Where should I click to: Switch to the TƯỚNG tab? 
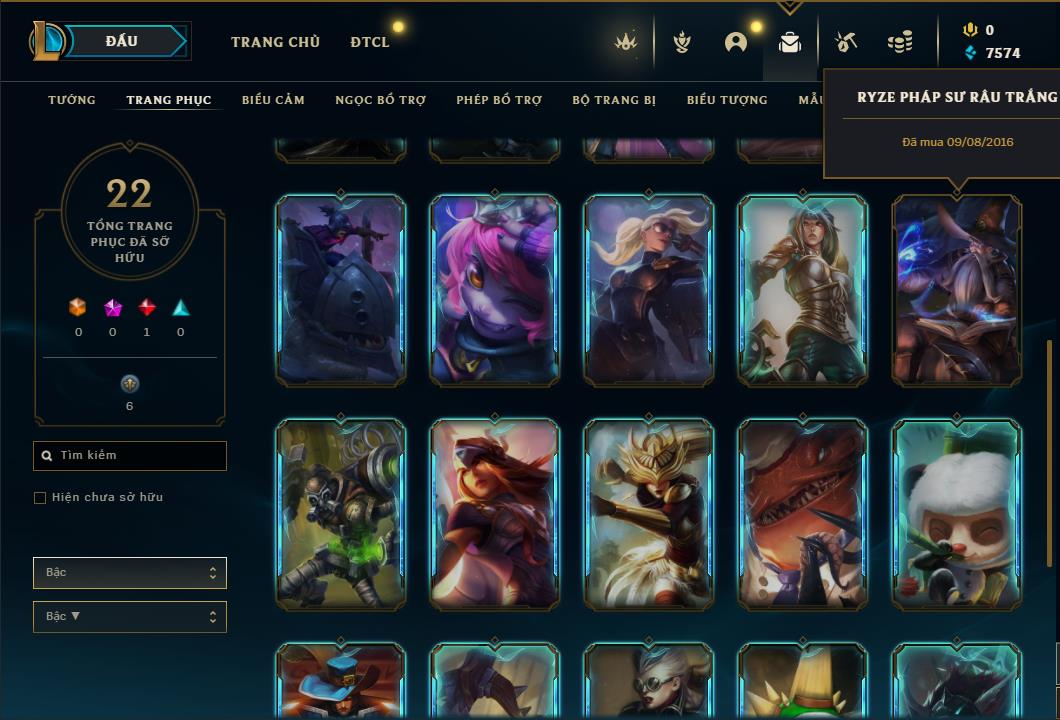click(x=72, y=100)
